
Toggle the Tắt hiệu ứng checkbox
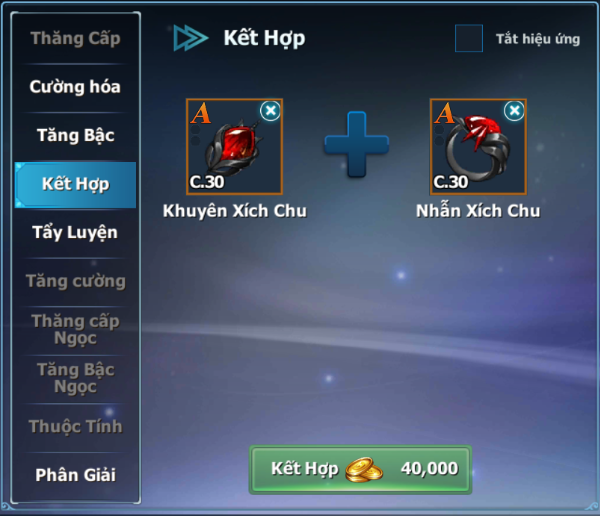click(469, 39)
